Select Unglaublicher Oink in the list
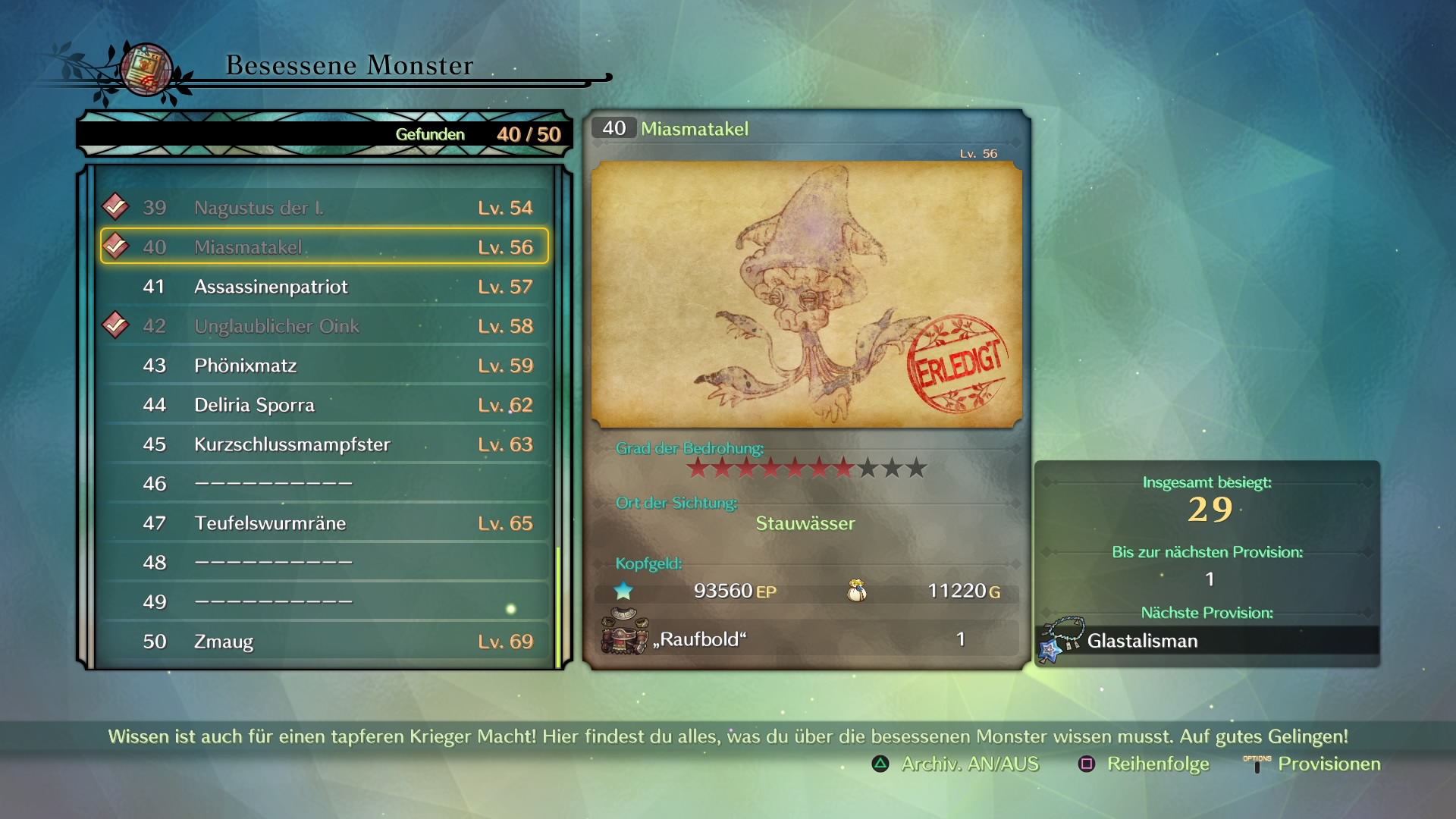Screen dimensions: 1456x819 [x=325, y=326]
